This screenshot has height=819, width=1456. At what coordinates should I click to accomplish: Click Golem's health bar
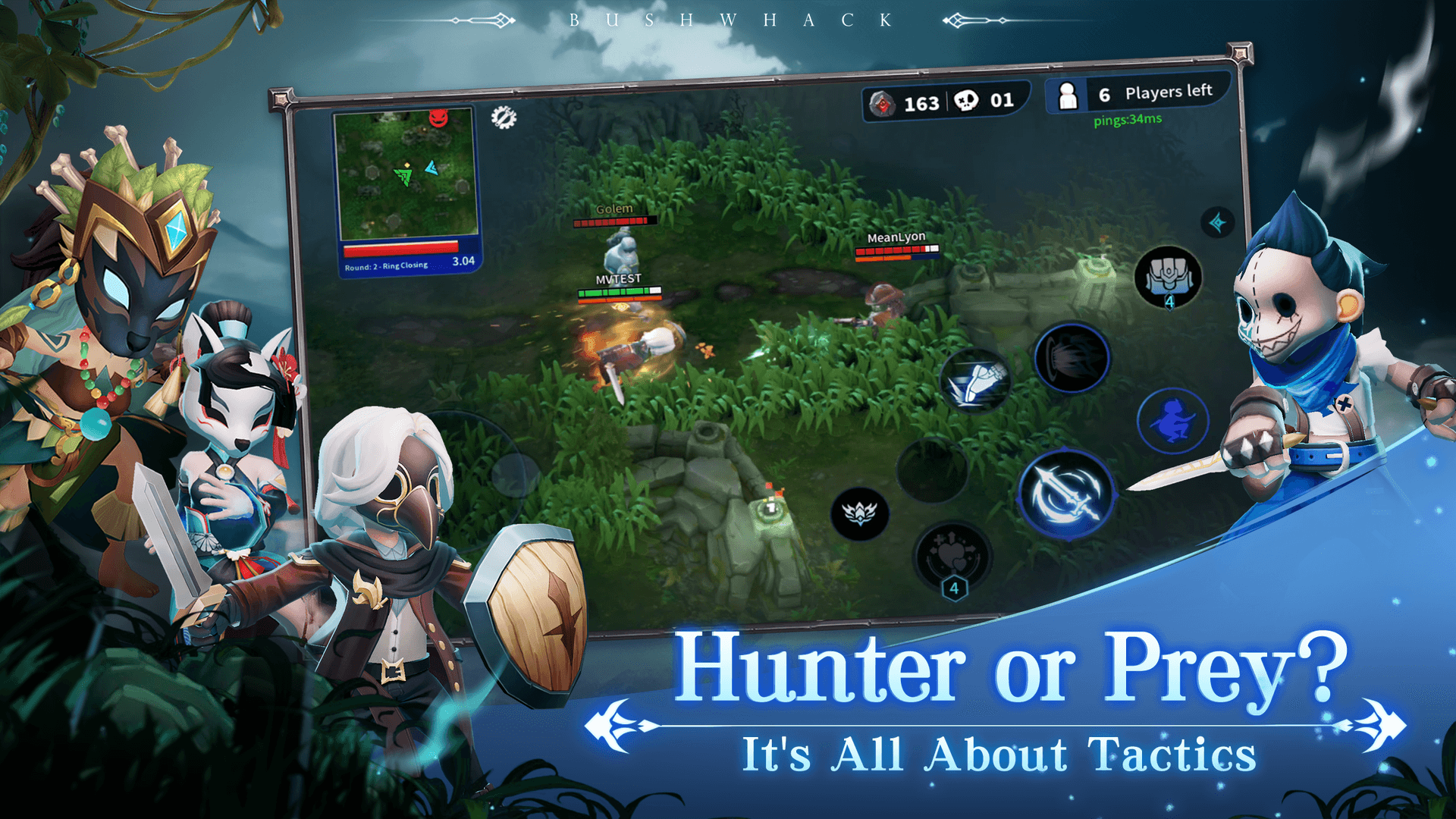[614, 222]
